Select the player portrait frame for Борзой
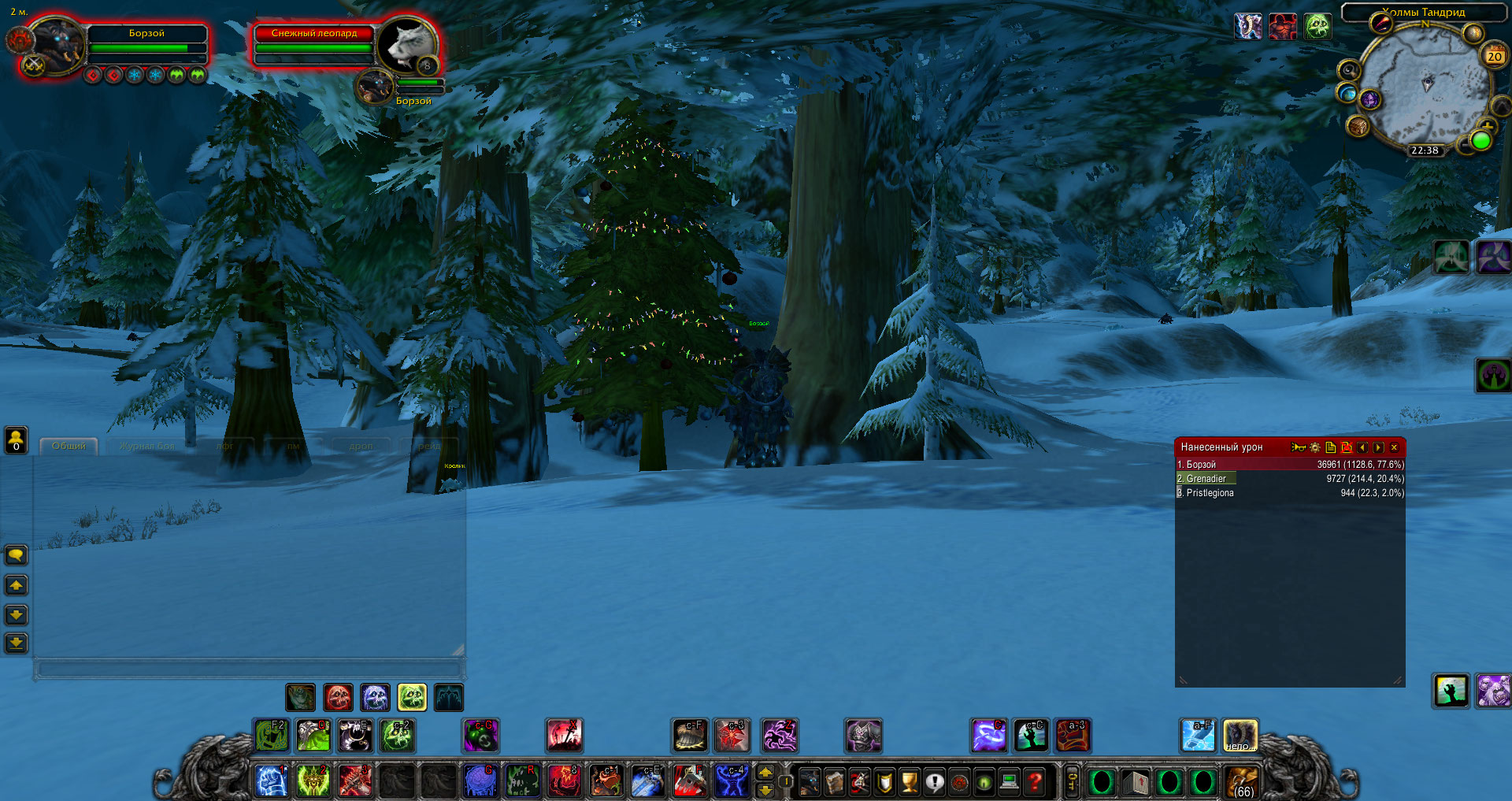 55,46
